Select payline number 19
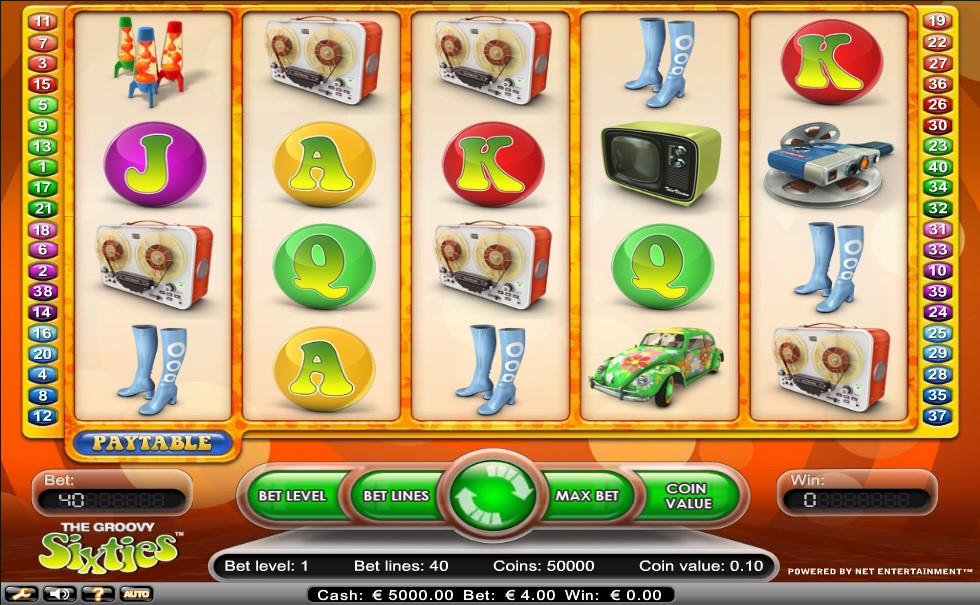Image resolution: width=980 pixels, height=605 pixels. tap(936, 21)
